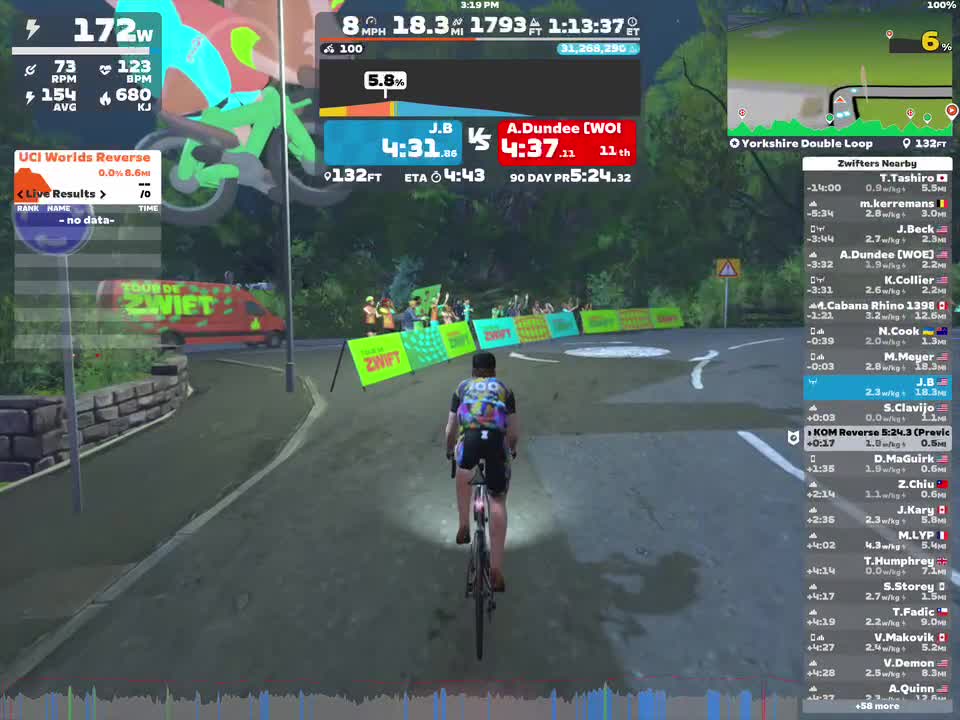Click the KOM Reverse previous-best ghost row

(x=877, y=437)
